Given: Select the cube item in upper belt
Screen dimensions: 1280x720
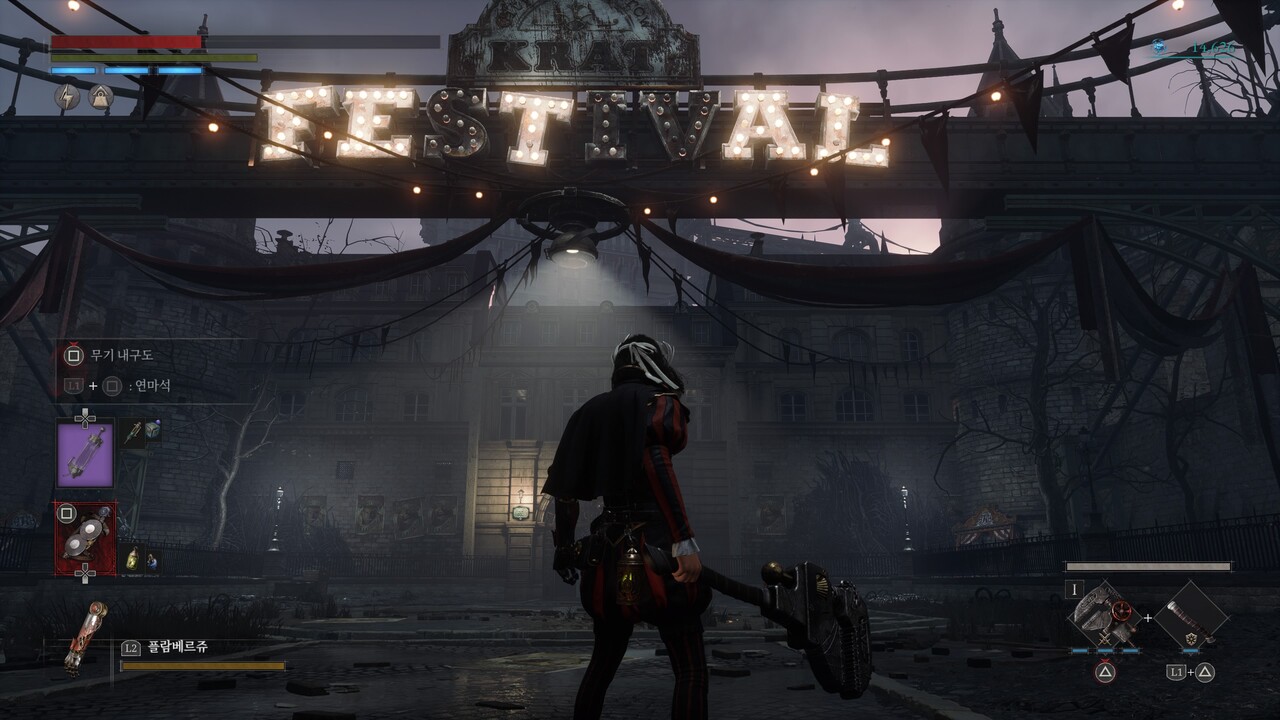Looking at the screenshot, I should click(152, 430).
